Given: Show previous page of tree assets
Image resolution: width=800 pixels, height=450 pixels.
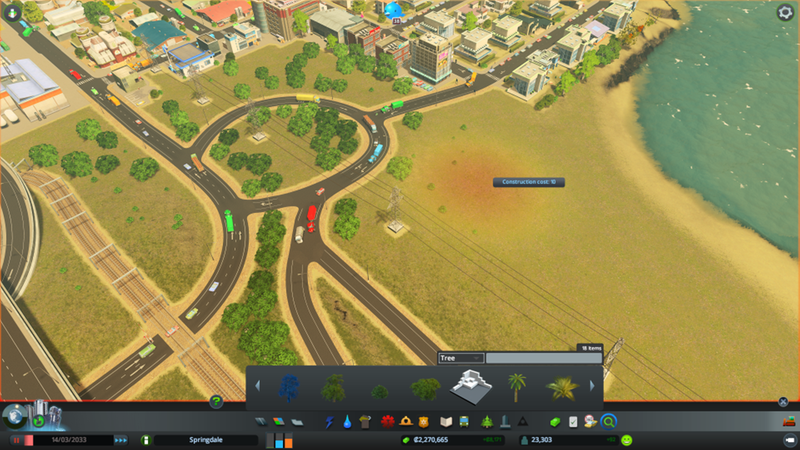Looking at the screenshot, I should click(257, 386).
